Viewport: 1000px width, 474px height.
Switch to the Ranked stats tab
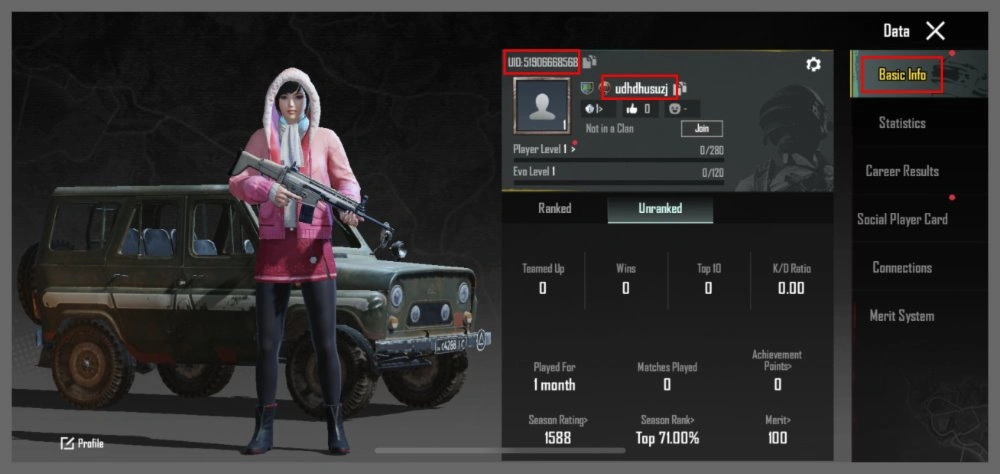[x=555, y=209]
